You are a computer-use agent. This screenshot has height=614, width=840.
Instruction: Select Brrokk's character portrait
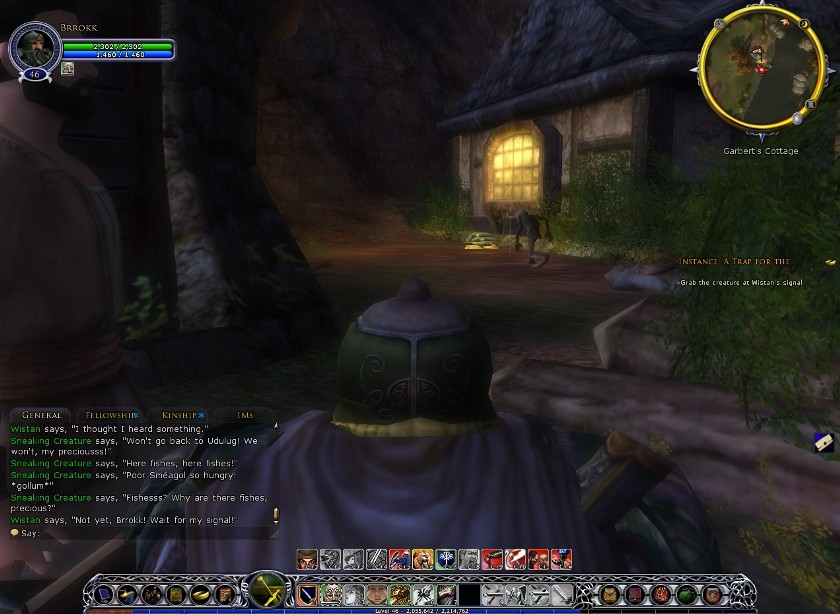[30, 47]
